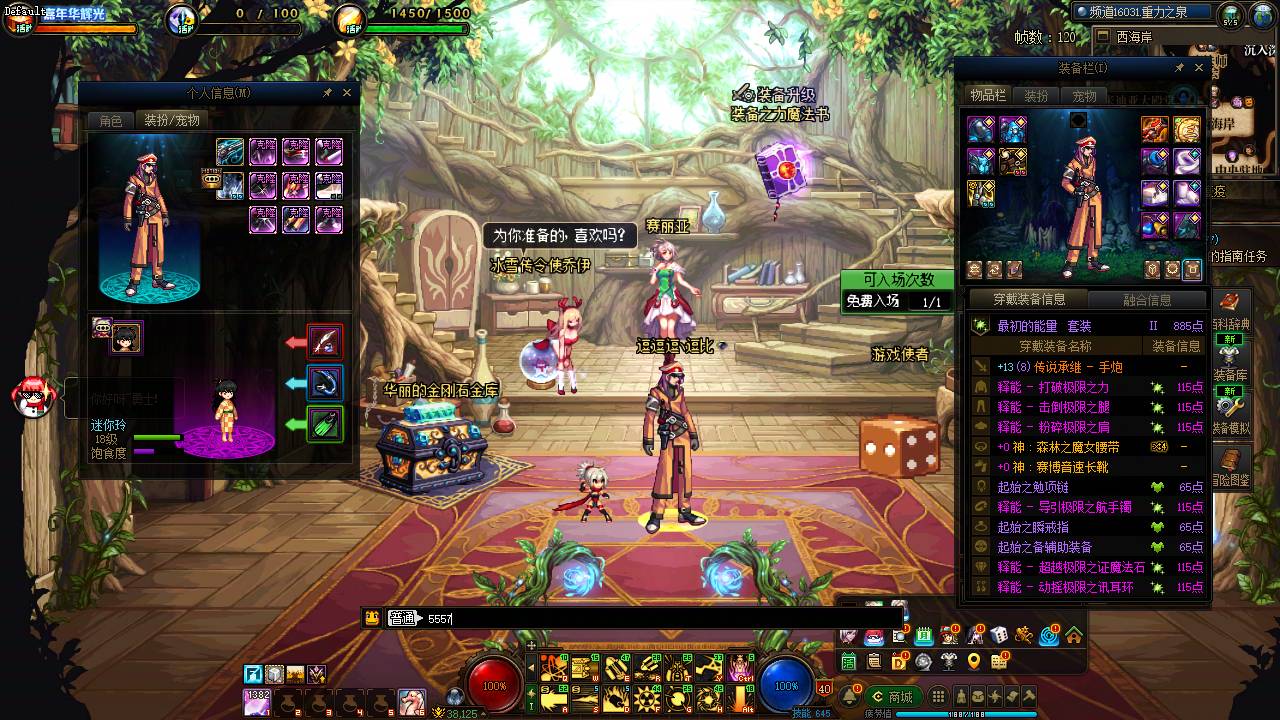Pin the 装备栏 equipment window
The image size is (1280, 720).
coord(1179,68)
